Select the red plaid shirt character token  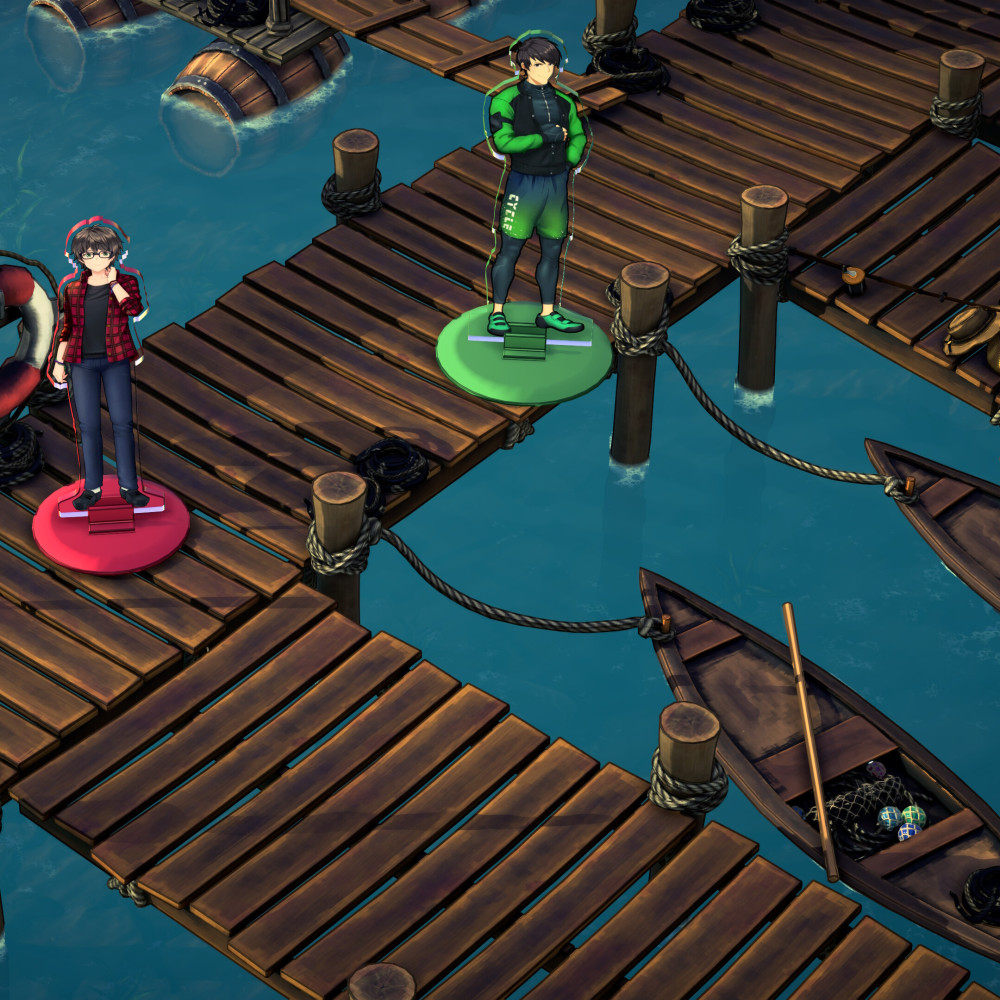(x=98, y=370)
